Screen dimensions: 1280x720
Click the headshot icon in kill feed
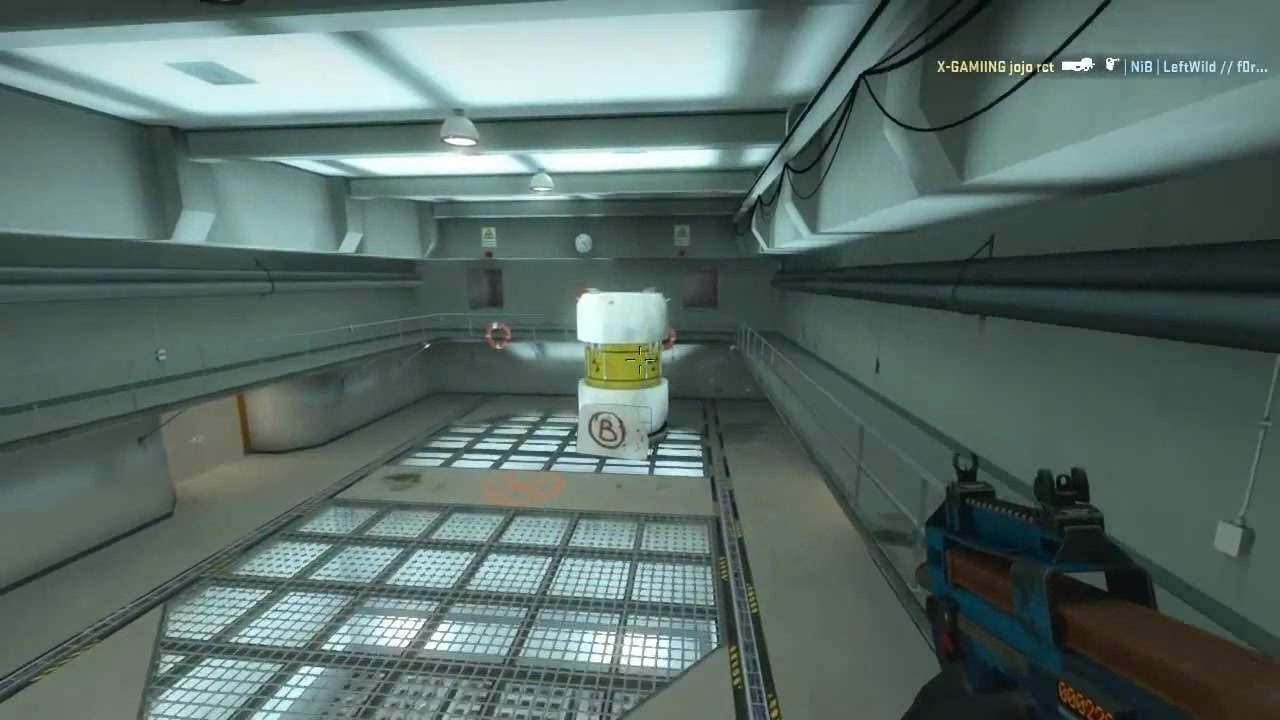[1112, 65]
